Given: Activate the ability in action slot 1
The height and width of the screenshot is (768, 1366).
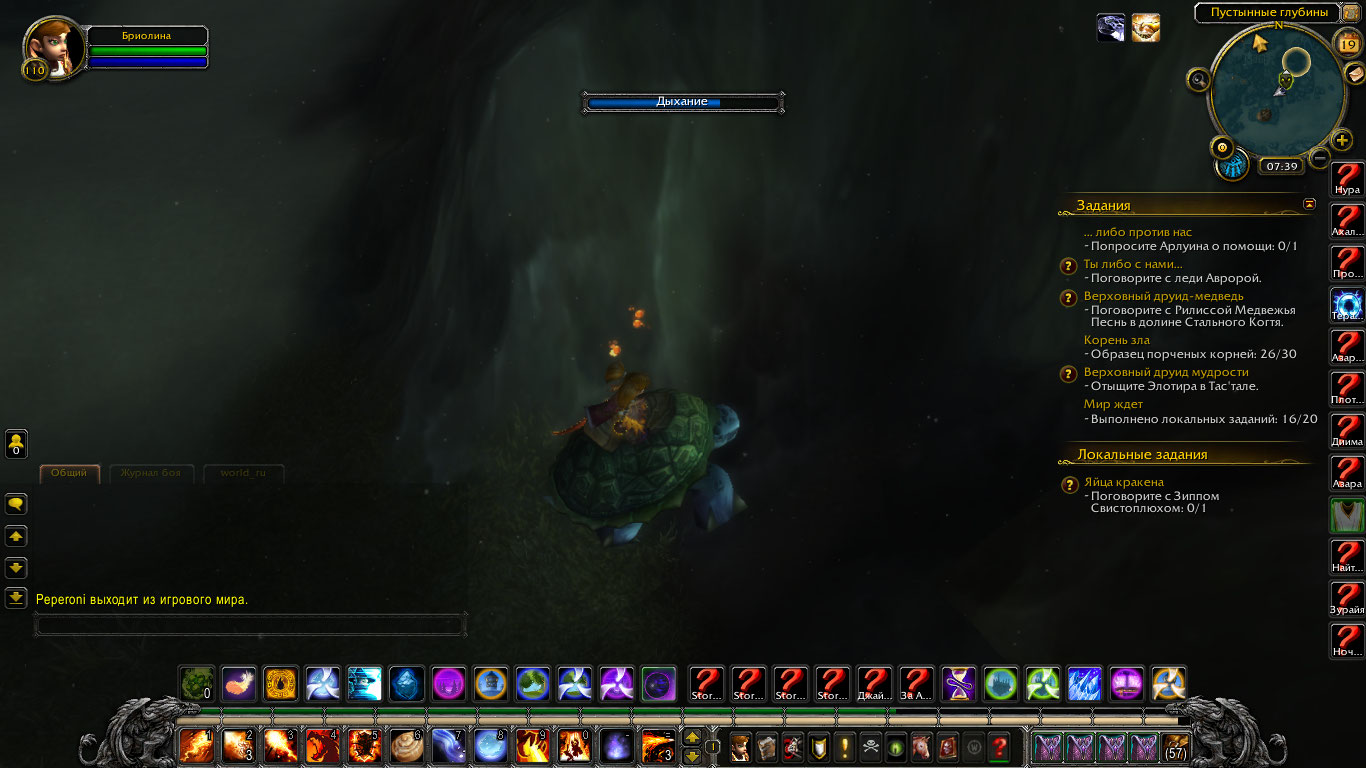Looking at the screenshot, I should (196, 746).
